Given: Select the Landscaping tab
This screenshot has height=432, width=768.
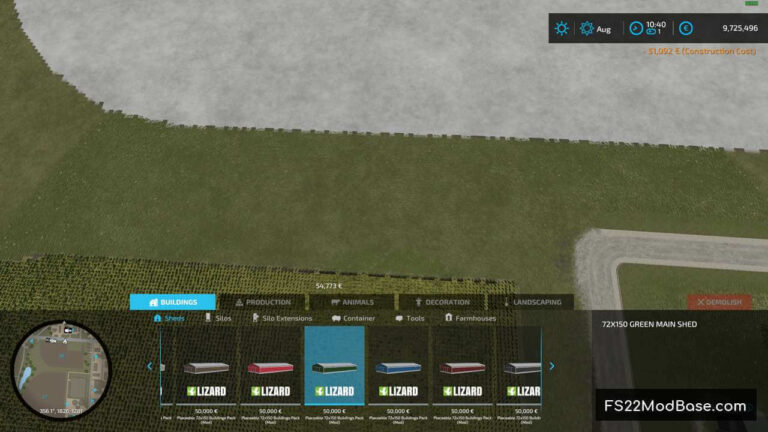Looking at the screenshot, I should [x=531, y=302].
